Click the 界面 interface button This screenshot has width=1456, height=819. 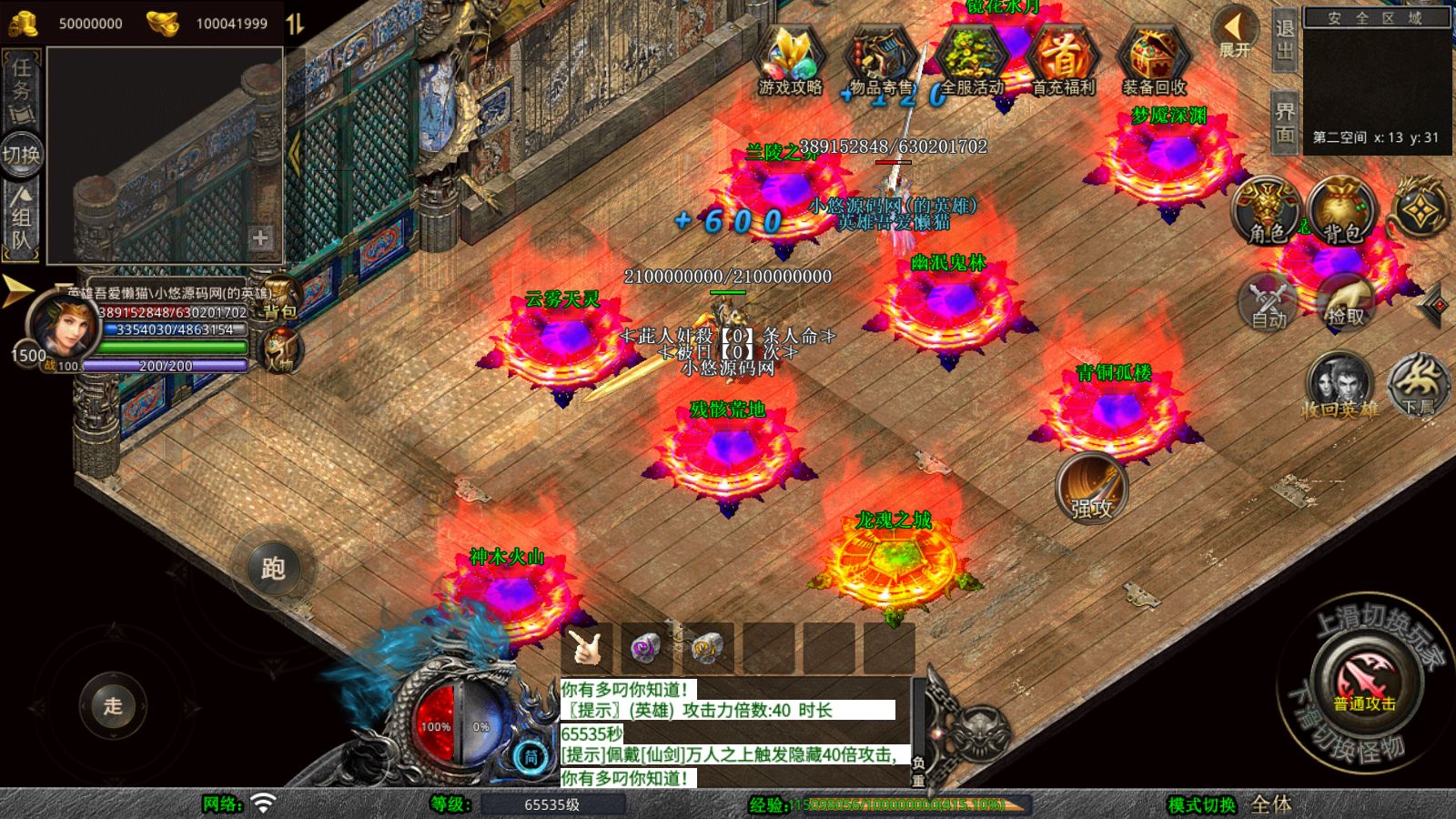1284,123
